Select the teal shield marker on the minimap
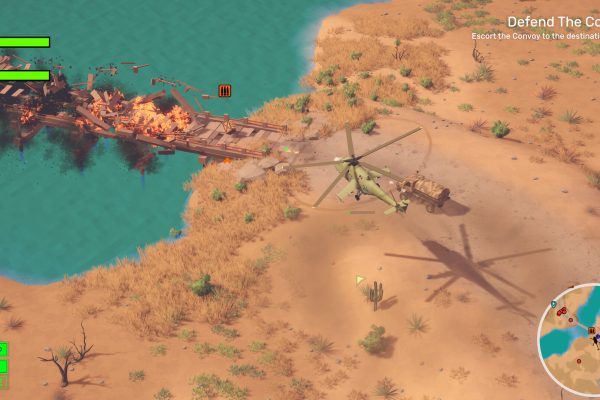The image size is (600, 400). (x=554, y=302)
